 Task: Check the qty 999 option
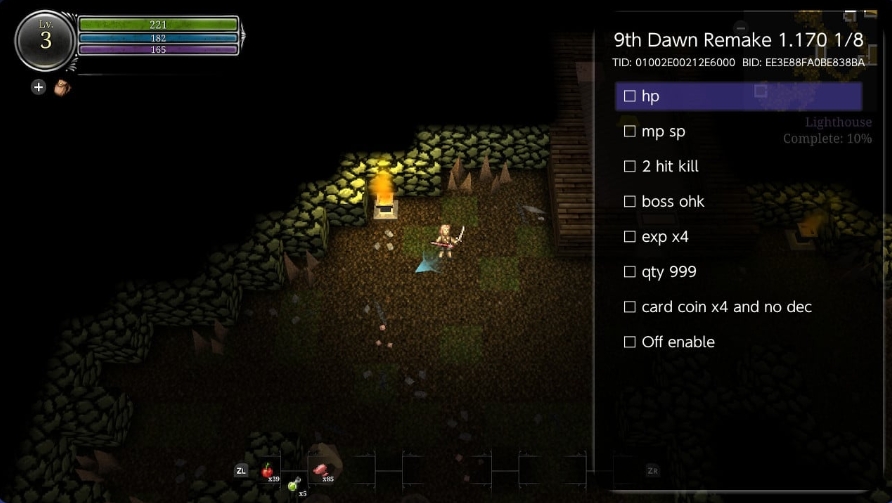[630, 272]
